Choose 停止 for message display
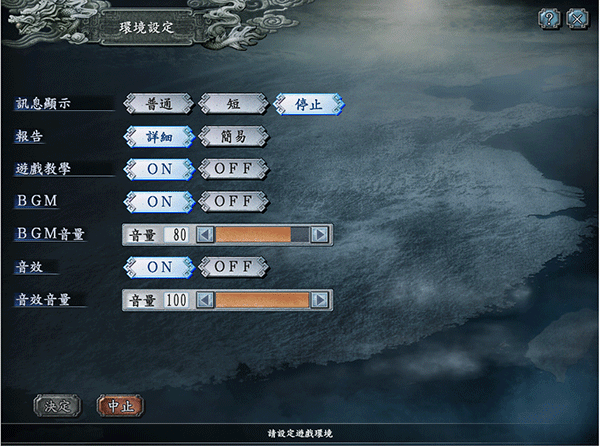The width and height of the screenshot is (600, 446). click(x=310, y=103)
